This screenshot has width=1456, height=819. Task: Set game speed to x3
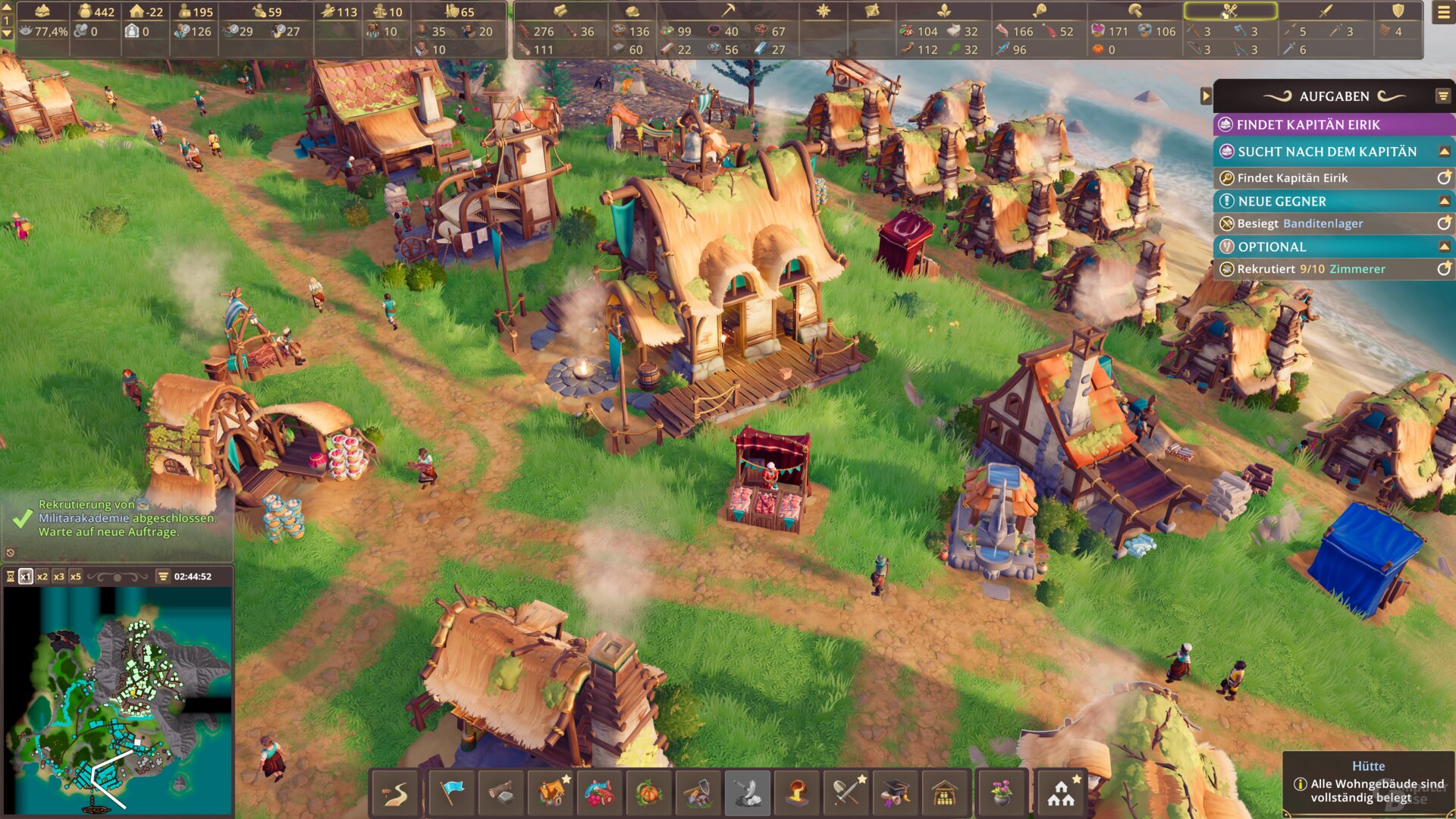click(x=59, y=577)
